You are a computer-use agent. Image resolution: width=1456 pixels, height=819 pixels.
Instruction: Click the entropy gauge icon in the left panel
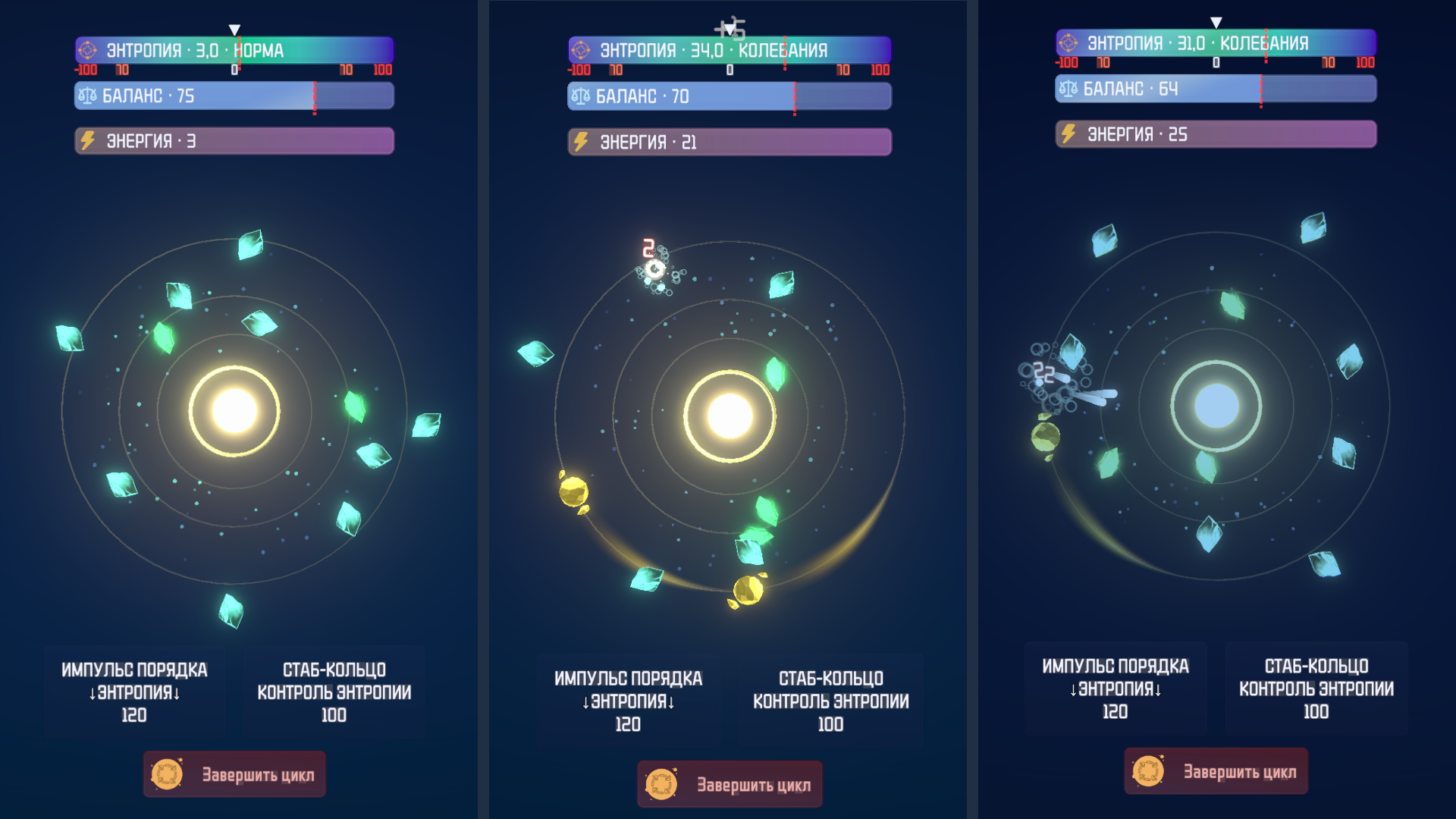point(87,50)
